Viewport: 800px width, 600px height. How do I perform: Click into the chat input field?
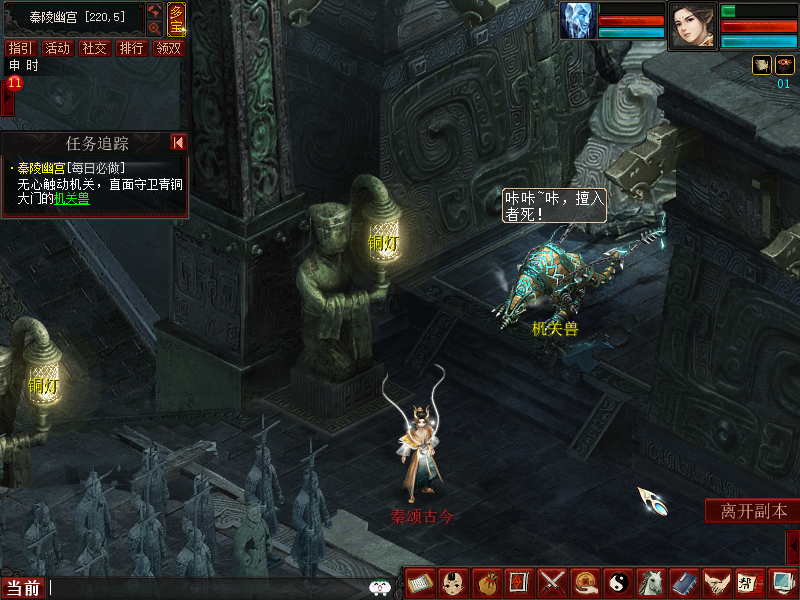[x=200, y=588]
